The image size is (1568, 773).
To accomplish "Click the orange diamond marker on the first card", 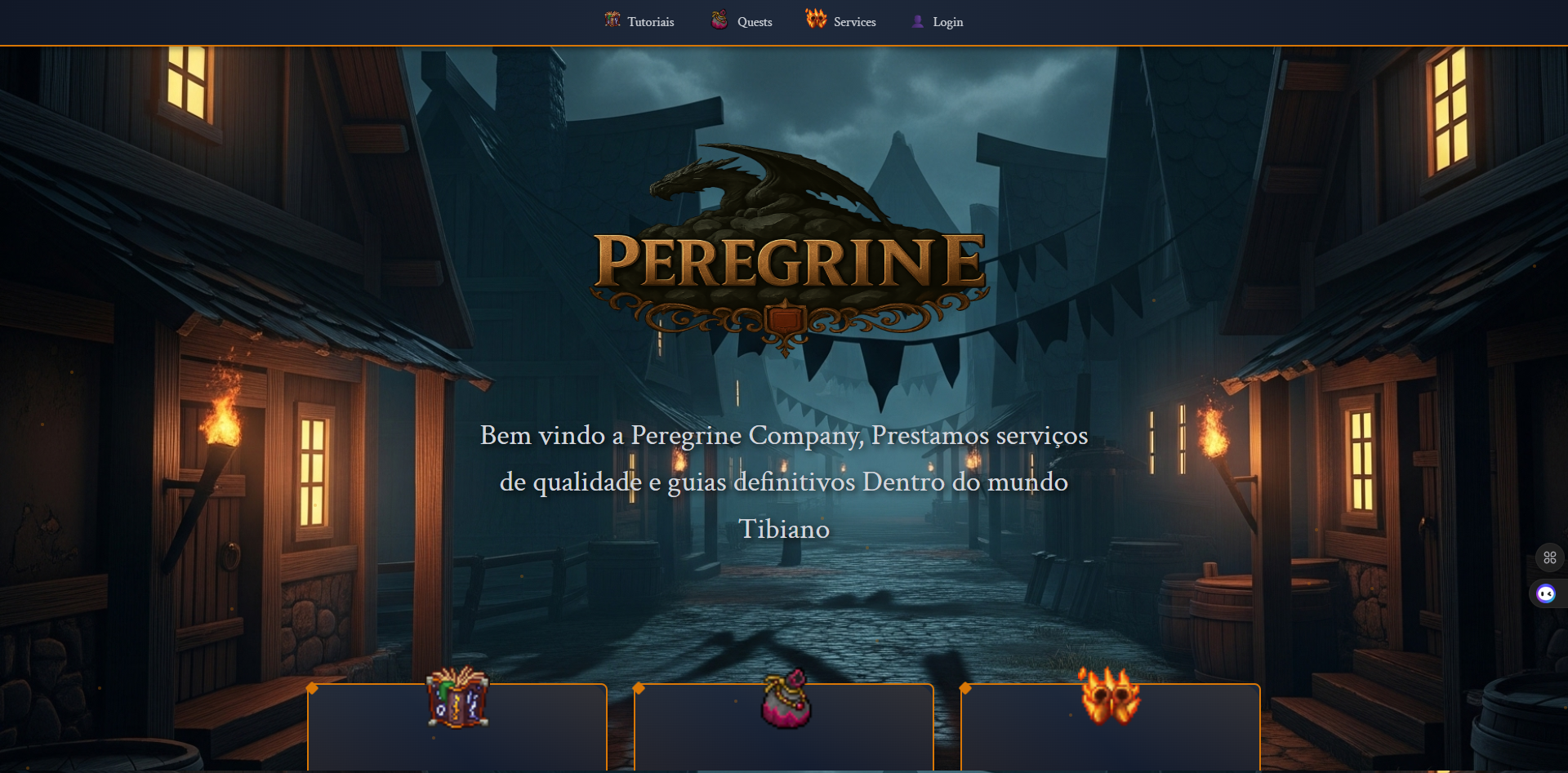I will click(314, 688).
